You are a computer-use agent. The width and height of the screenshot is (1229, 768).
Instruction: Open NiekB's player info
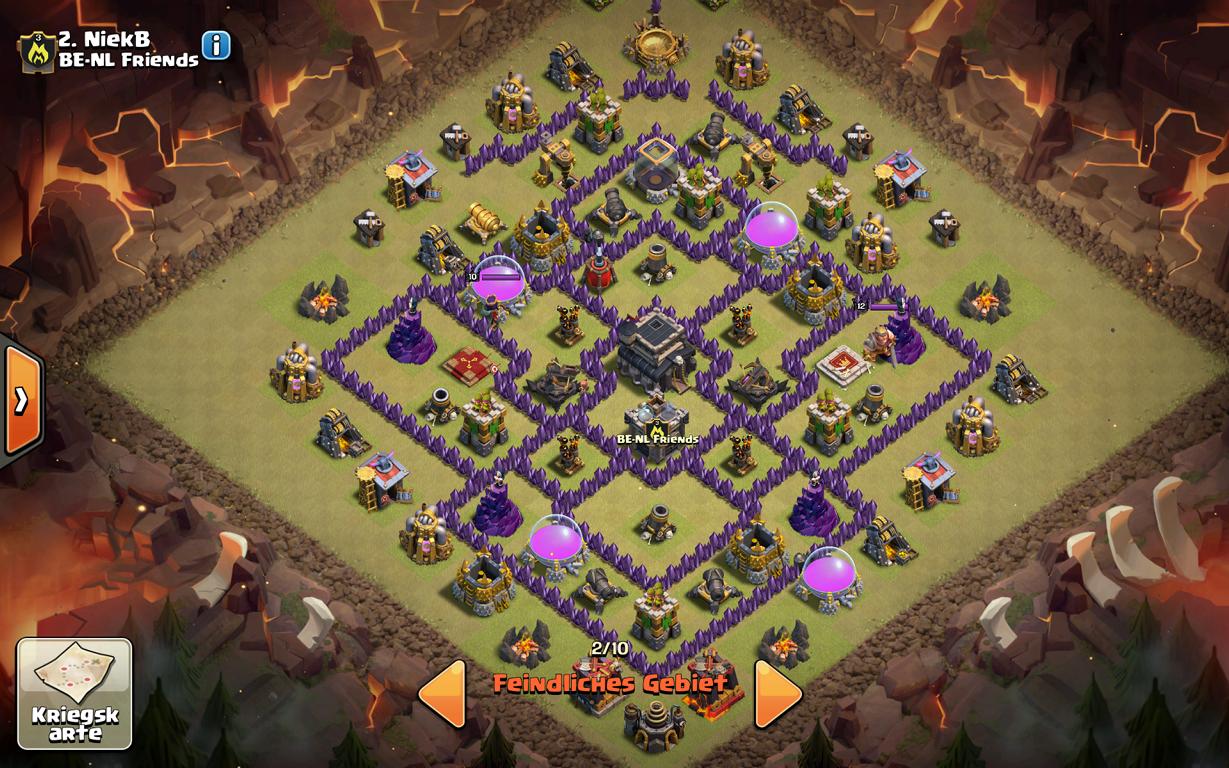(216, 46)
